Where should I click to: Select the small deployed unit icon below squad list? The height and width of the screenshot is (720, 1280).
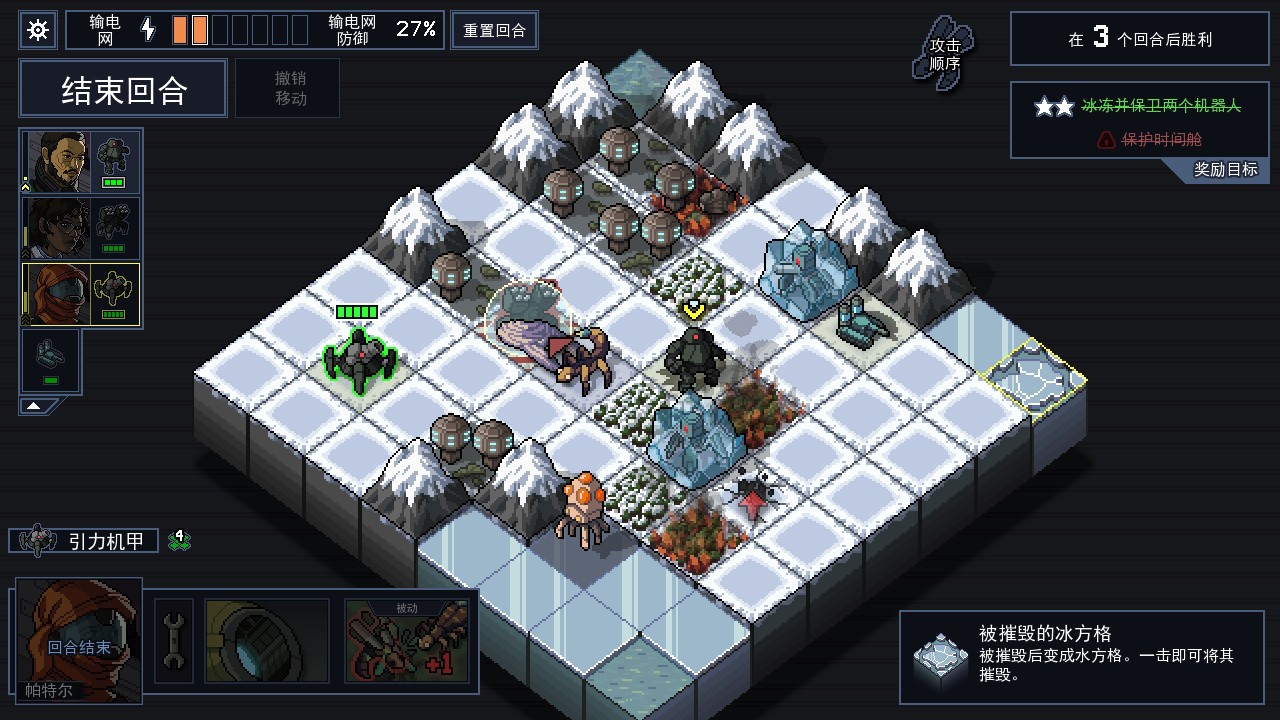coord(49,358)
